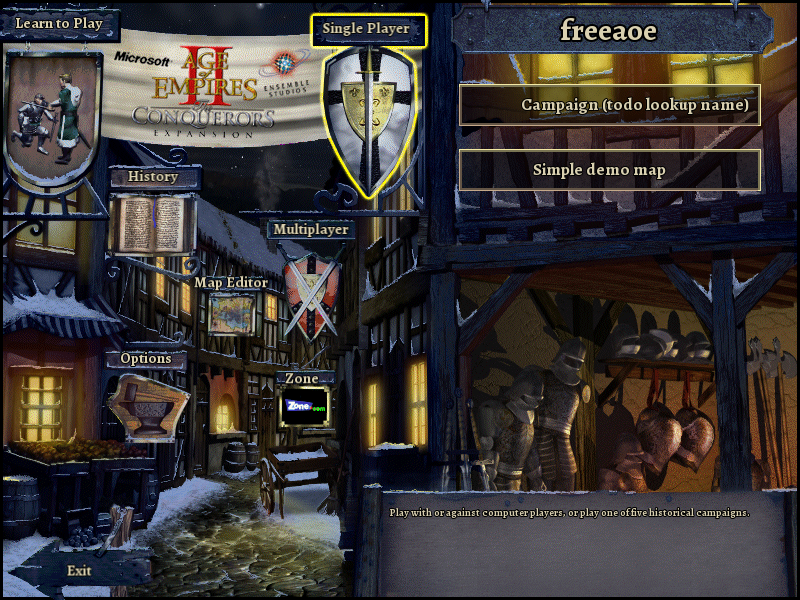Choose the Multiplayer menu label
The width and height of the screenshot is (800, 600).
[x=311, y=229]
